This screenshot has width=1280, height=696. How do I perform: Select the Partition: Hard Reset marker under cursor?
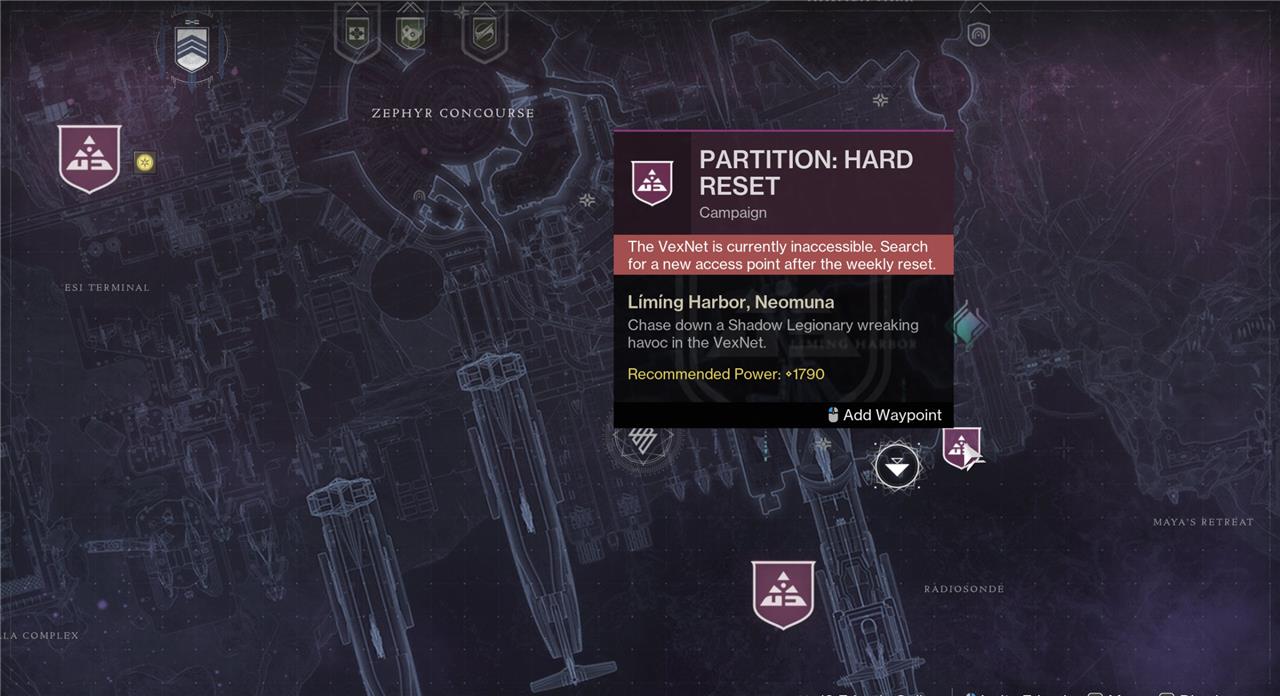click(x=959, y=446)
